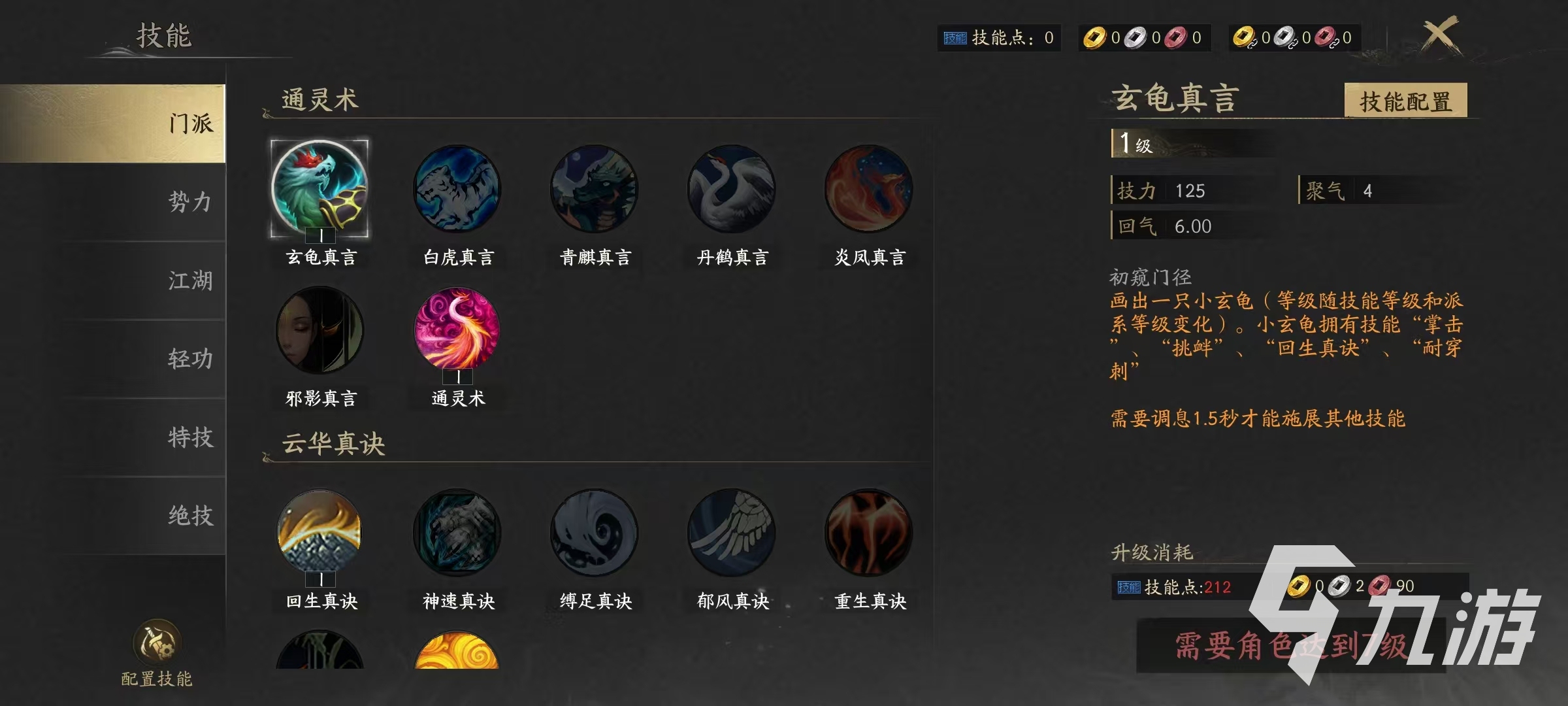Select the 玄龟真言 skill icon
This screenshot has width=1568, height=706.
(x=319, y=190)
